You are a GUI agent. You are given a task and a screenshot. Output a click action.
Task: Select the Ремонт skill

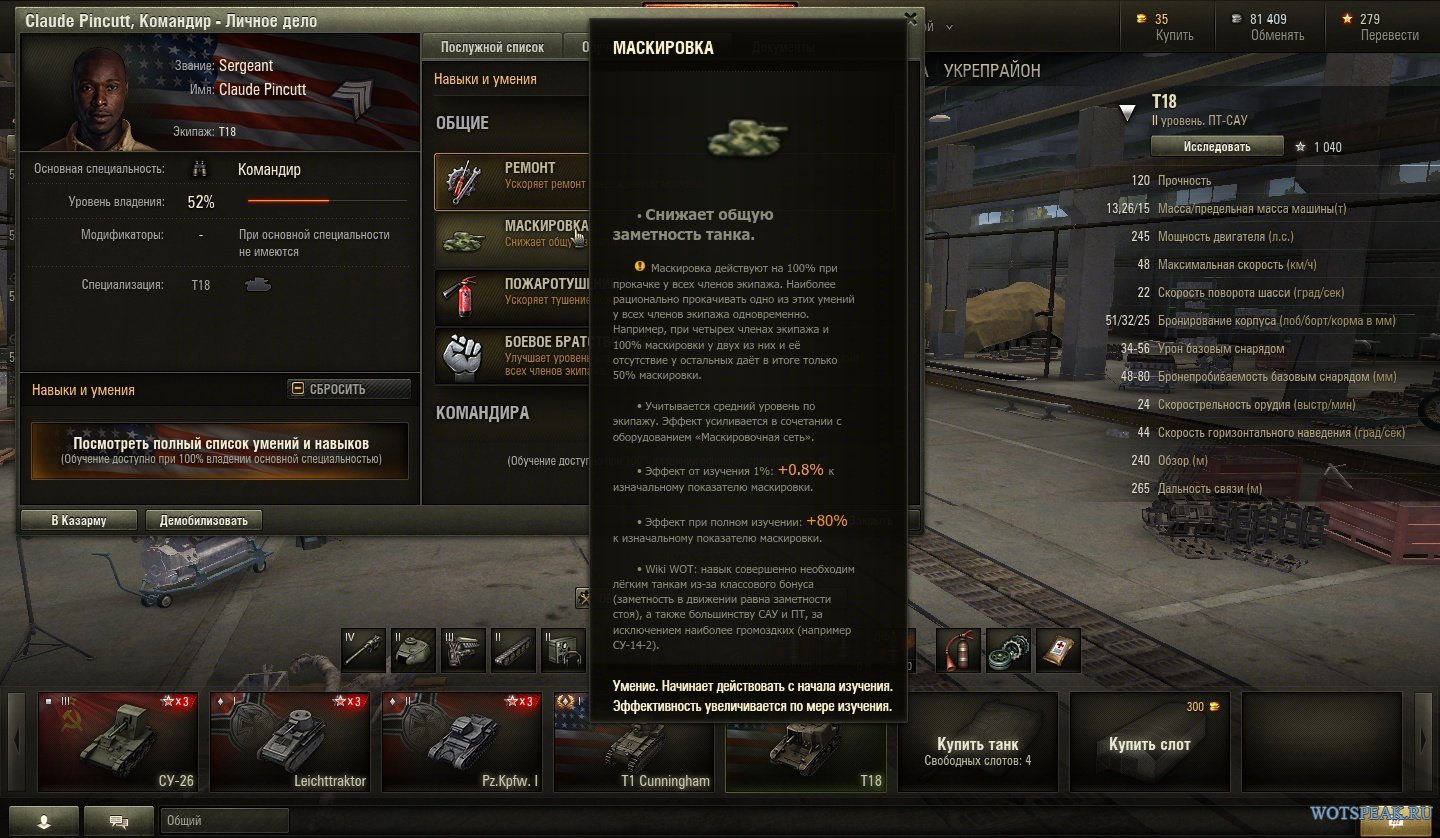point(510,181)
